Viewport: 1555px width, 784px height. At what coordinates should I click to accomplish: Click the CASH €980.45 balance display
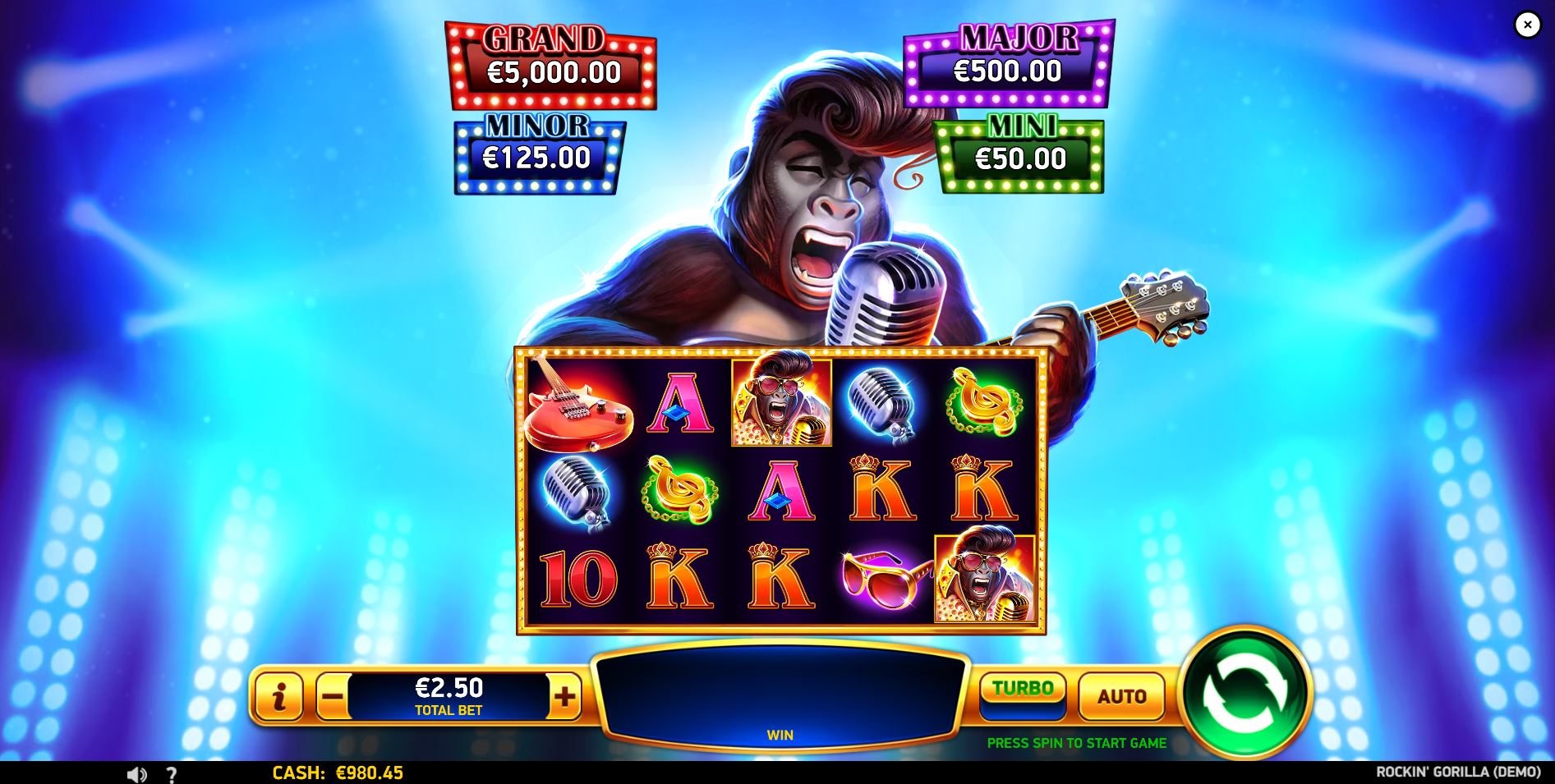coord(338,773)
